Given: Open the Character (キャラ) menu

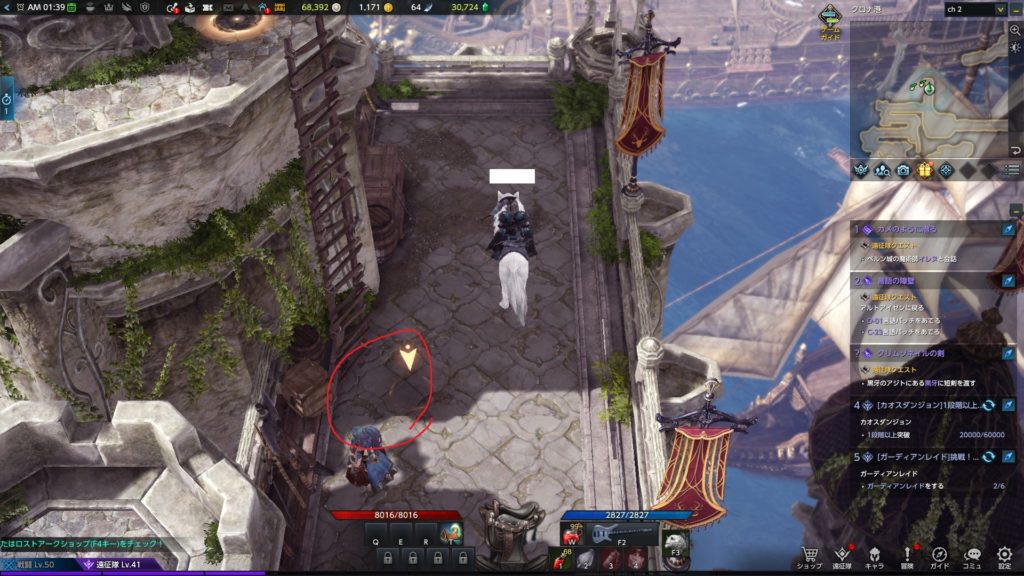Looking at the screenshot, I should pyautogui.click(x=873, y=555).
